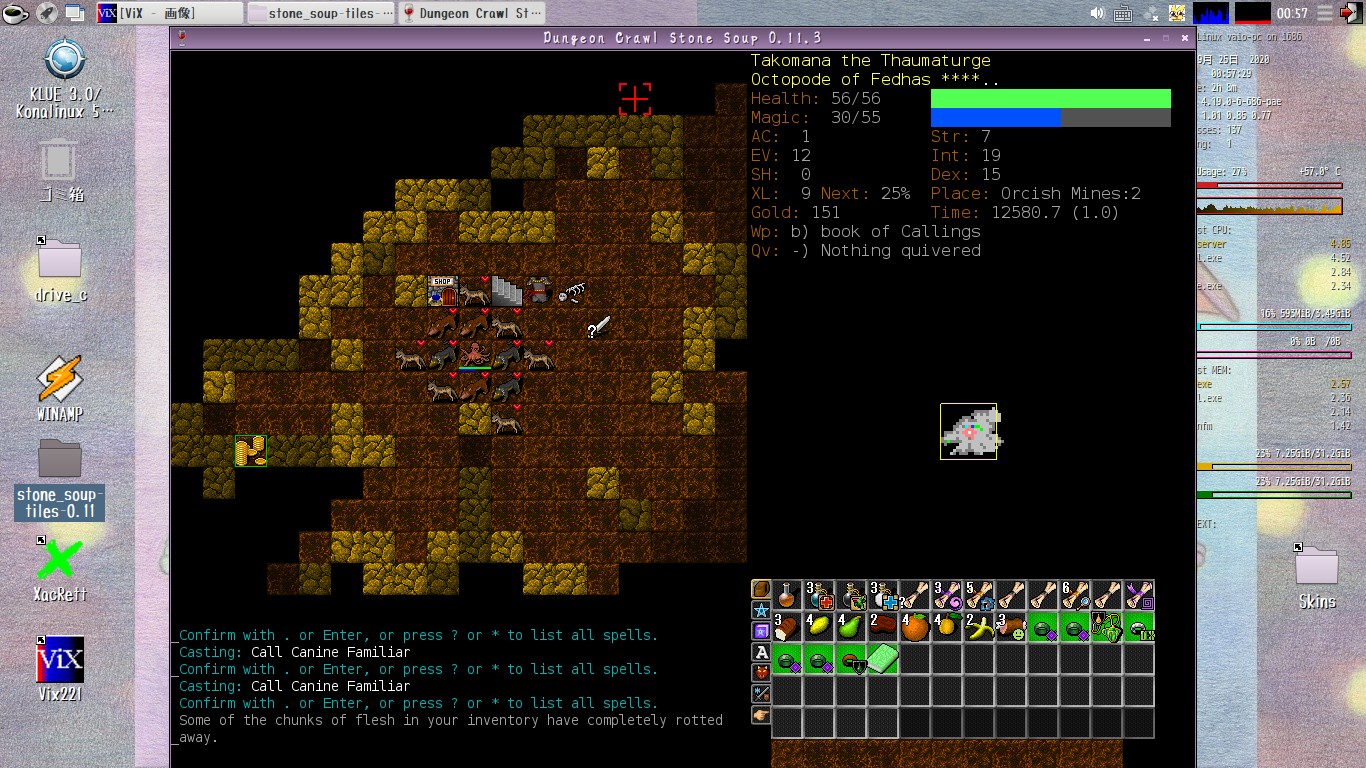Click the green spellbook in the inventory
This screenshot has height=768, width=1366.
pos(884,660)
